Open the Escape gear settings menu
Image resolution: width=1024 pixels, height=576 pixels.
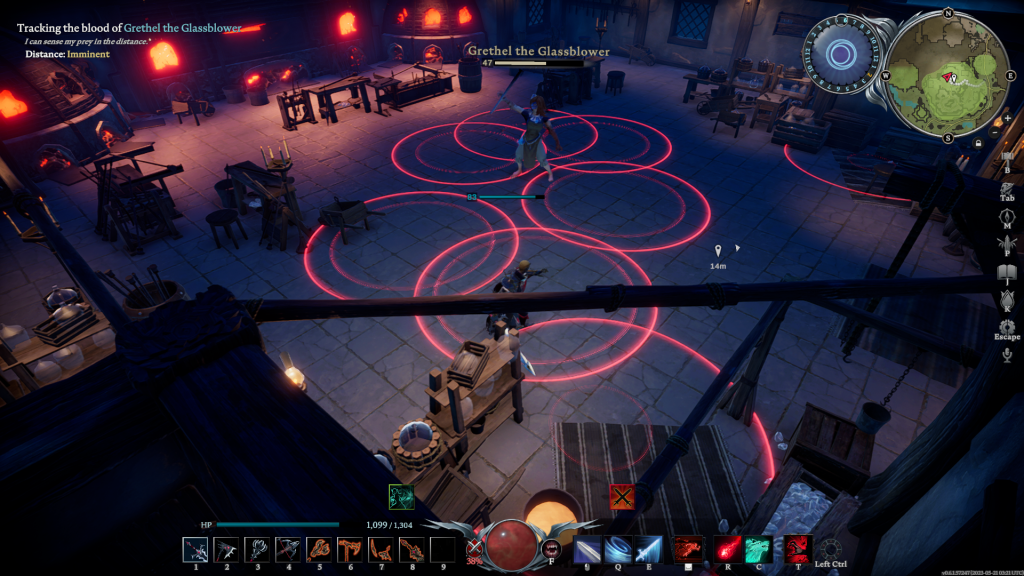tap(1007, 327)
